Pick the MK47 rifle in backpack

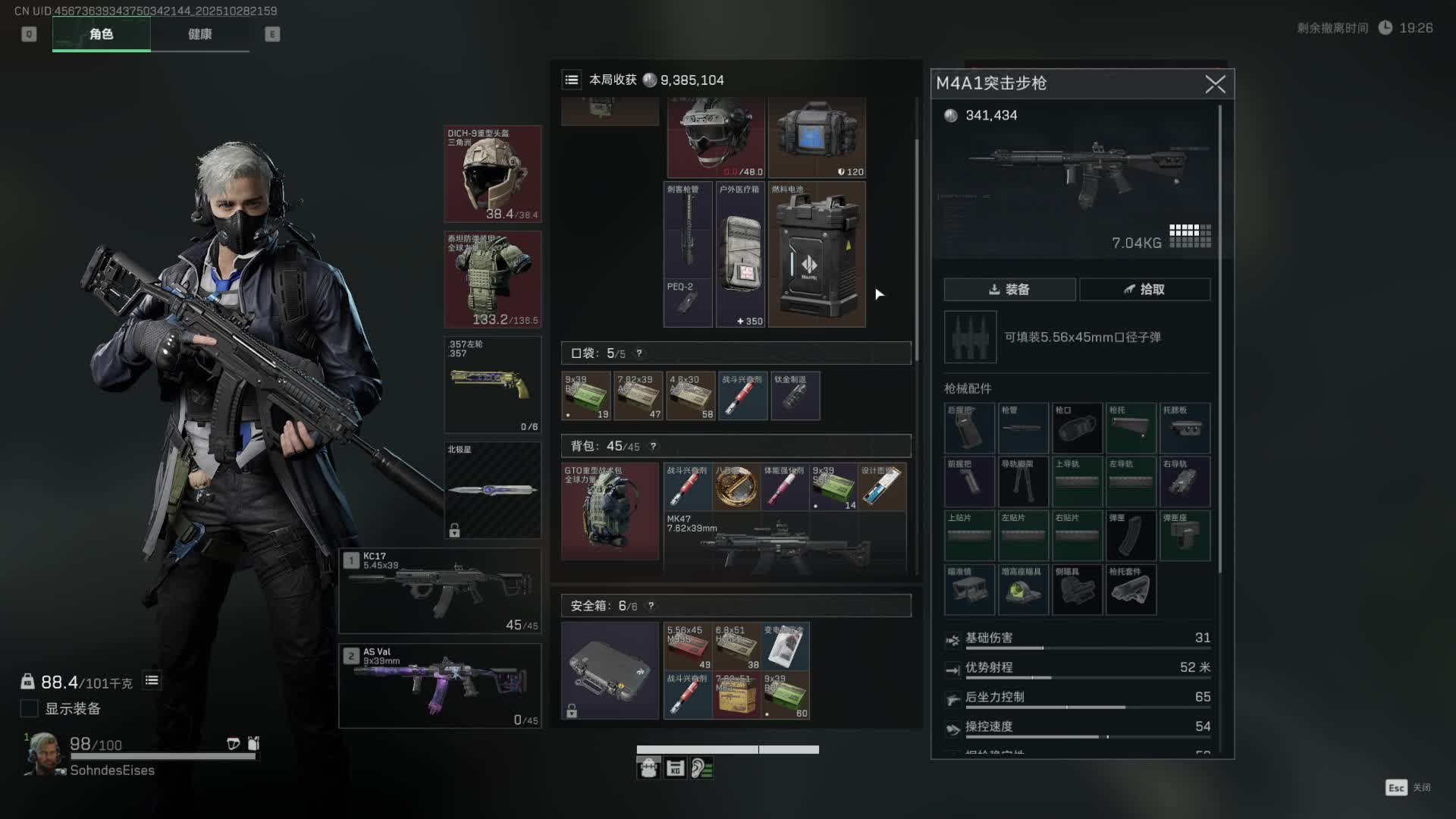[784, 542]
